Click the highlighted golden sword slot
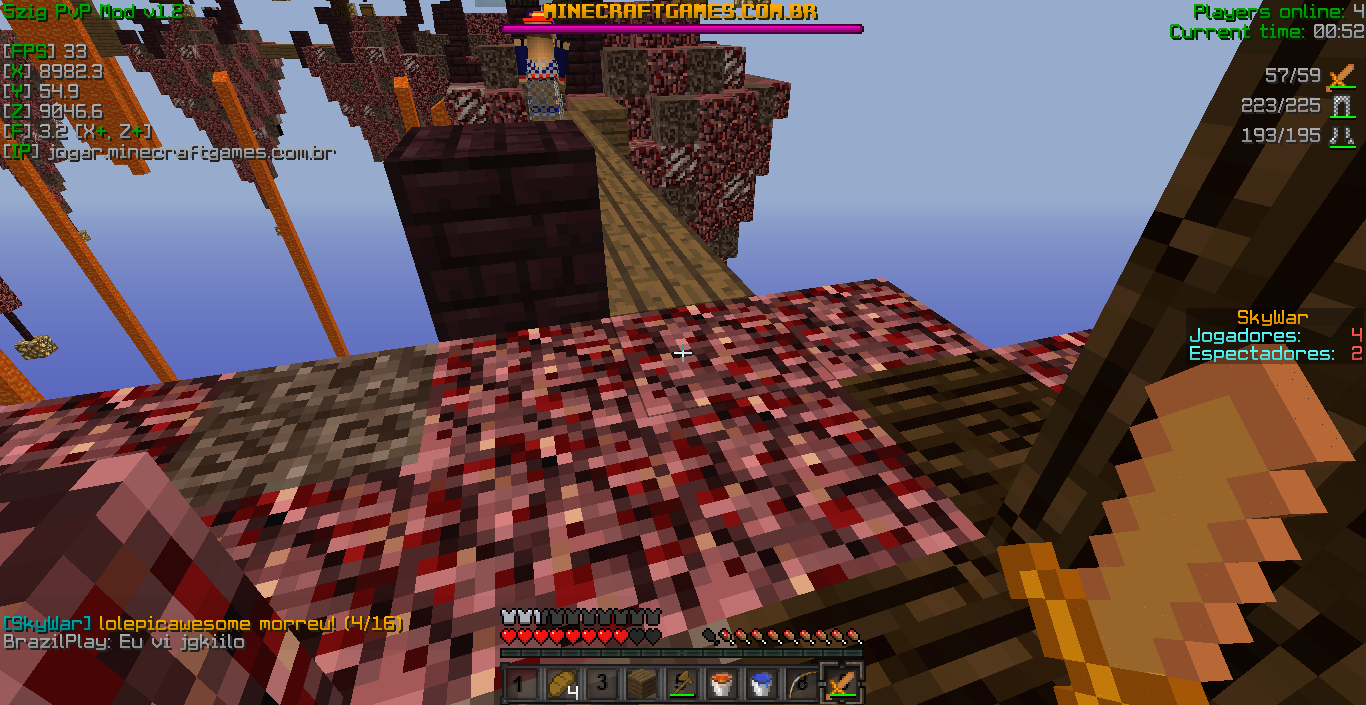The height and width of the screenshot is (705, 1366). click(841, 685)
